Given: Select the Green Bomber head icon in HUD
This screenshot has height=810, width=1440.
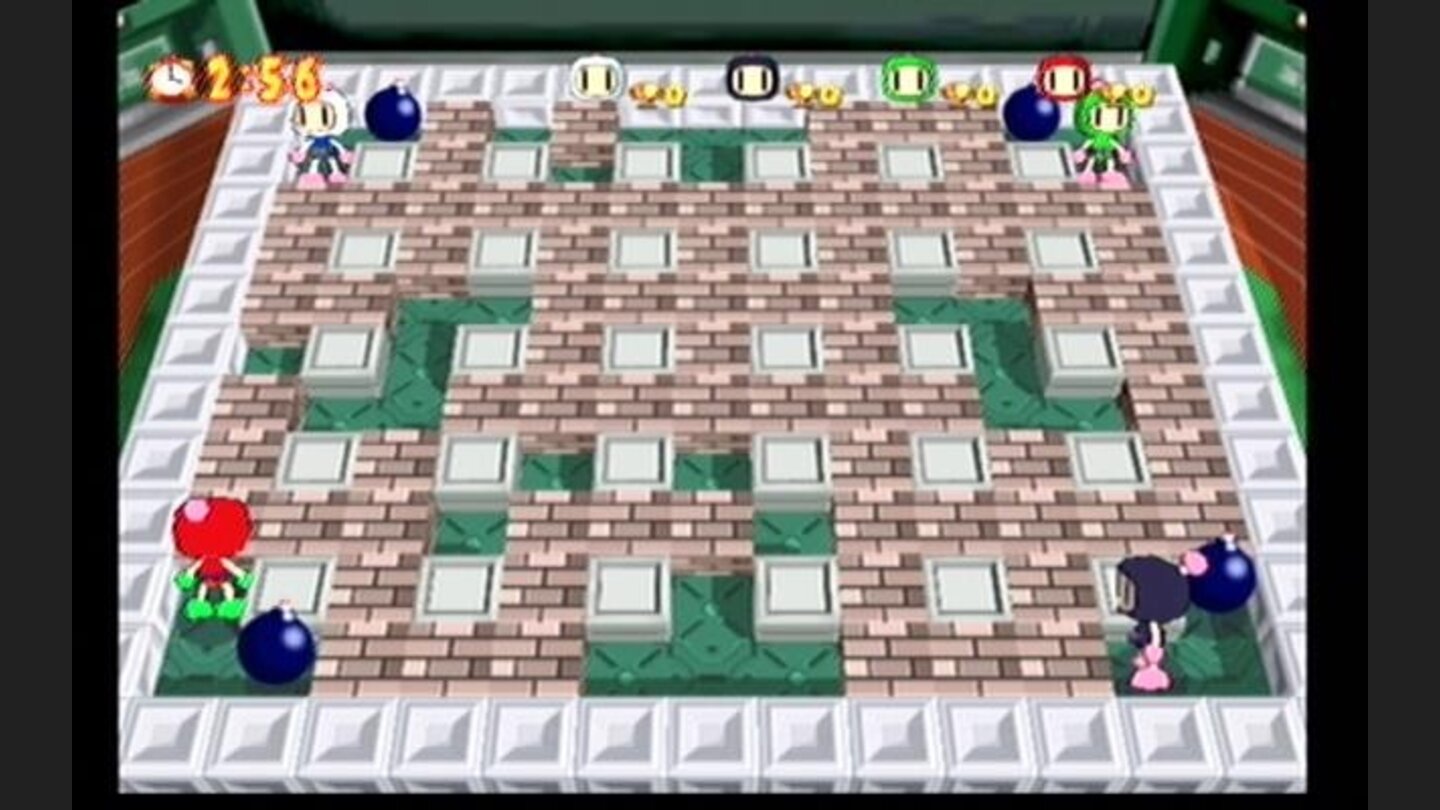Looking at the screenshot, I should pyautogui.click(x=906, y=78).
